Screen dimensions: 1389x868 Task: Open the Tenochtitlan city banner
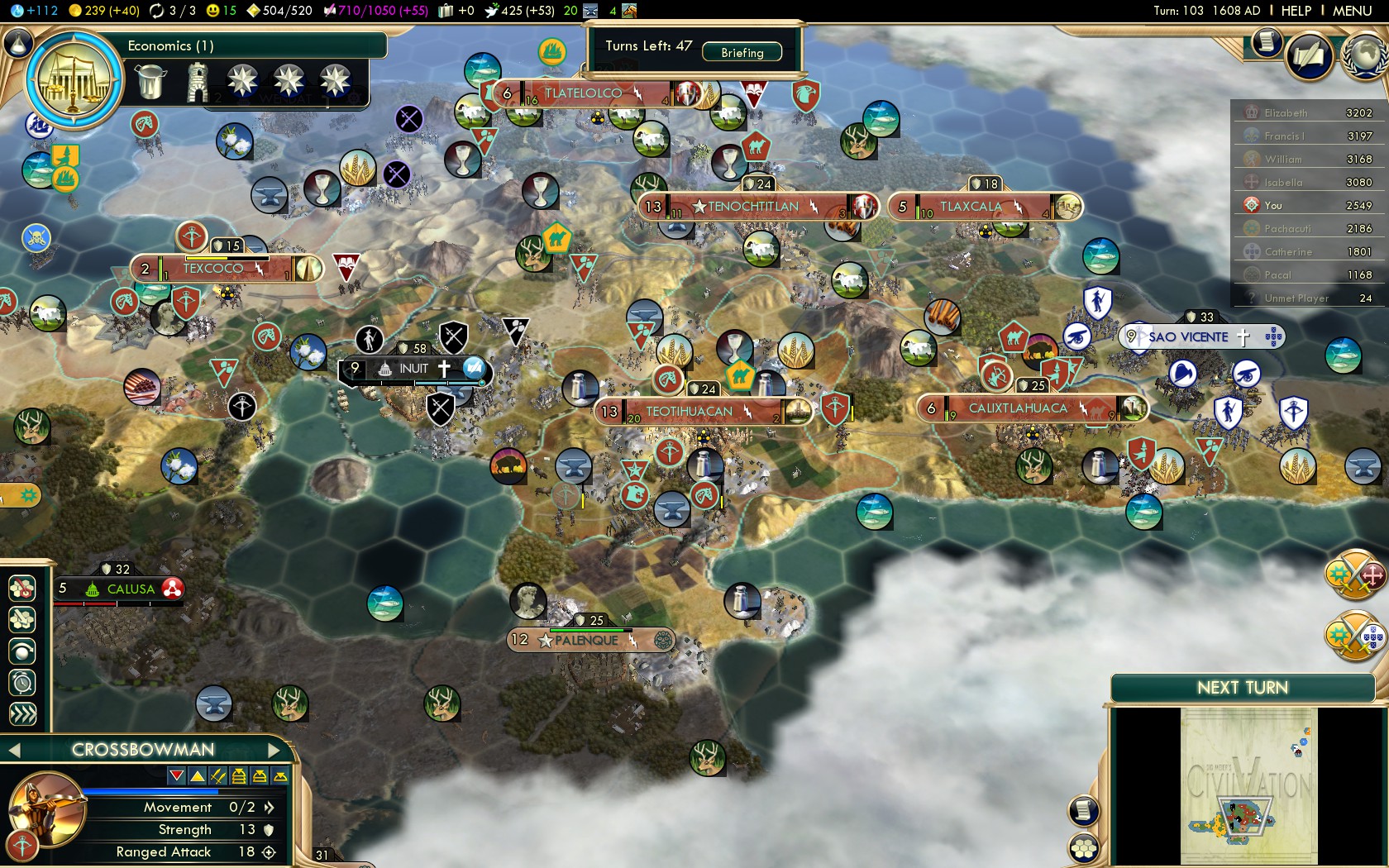click(752, 207)
